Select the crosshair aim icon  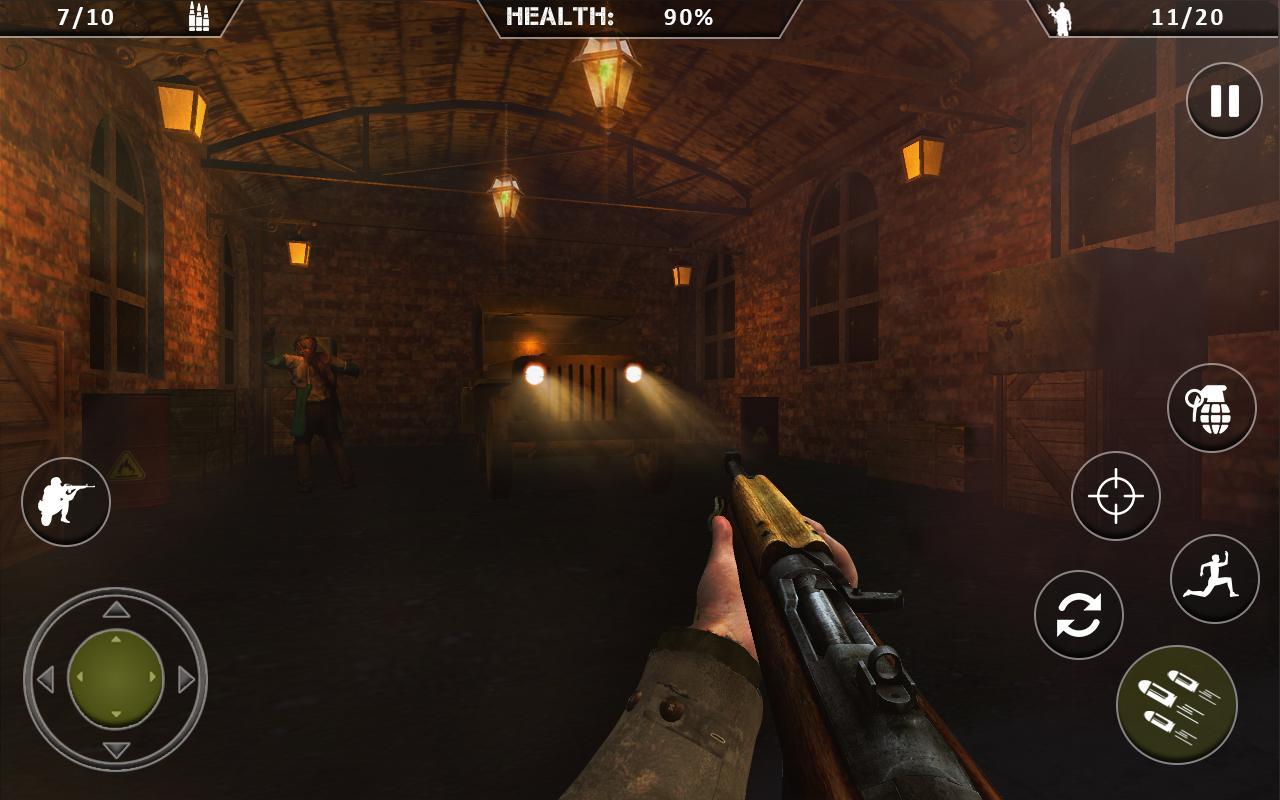pos(1114,497)
